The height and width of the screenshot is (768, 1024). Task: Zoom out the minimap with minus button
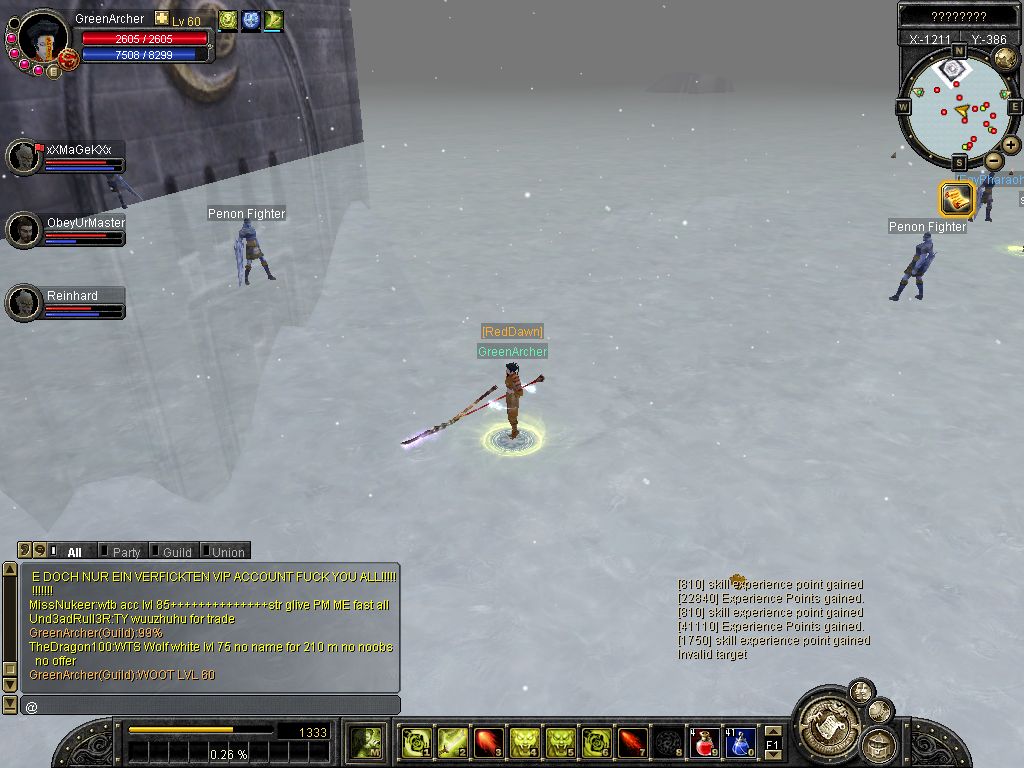(993, 161)
